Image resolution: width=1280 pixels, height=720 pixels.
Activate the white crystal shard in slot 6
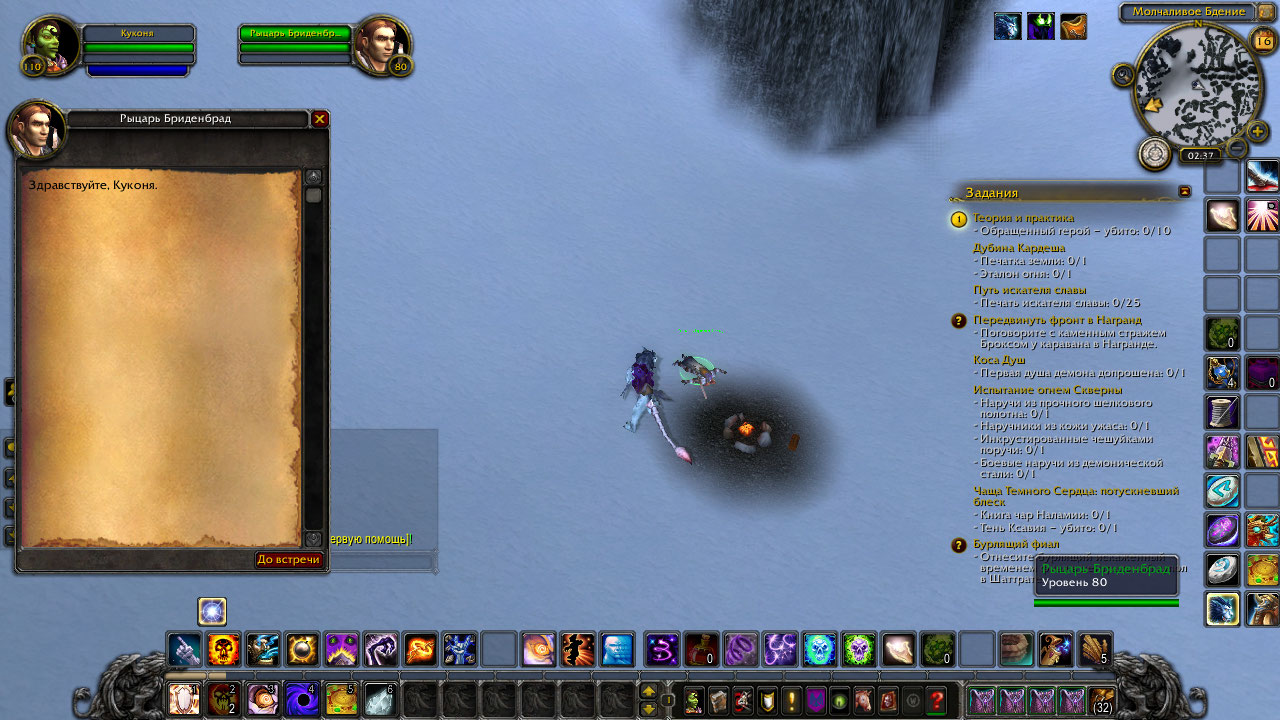(x=379, y=699)
